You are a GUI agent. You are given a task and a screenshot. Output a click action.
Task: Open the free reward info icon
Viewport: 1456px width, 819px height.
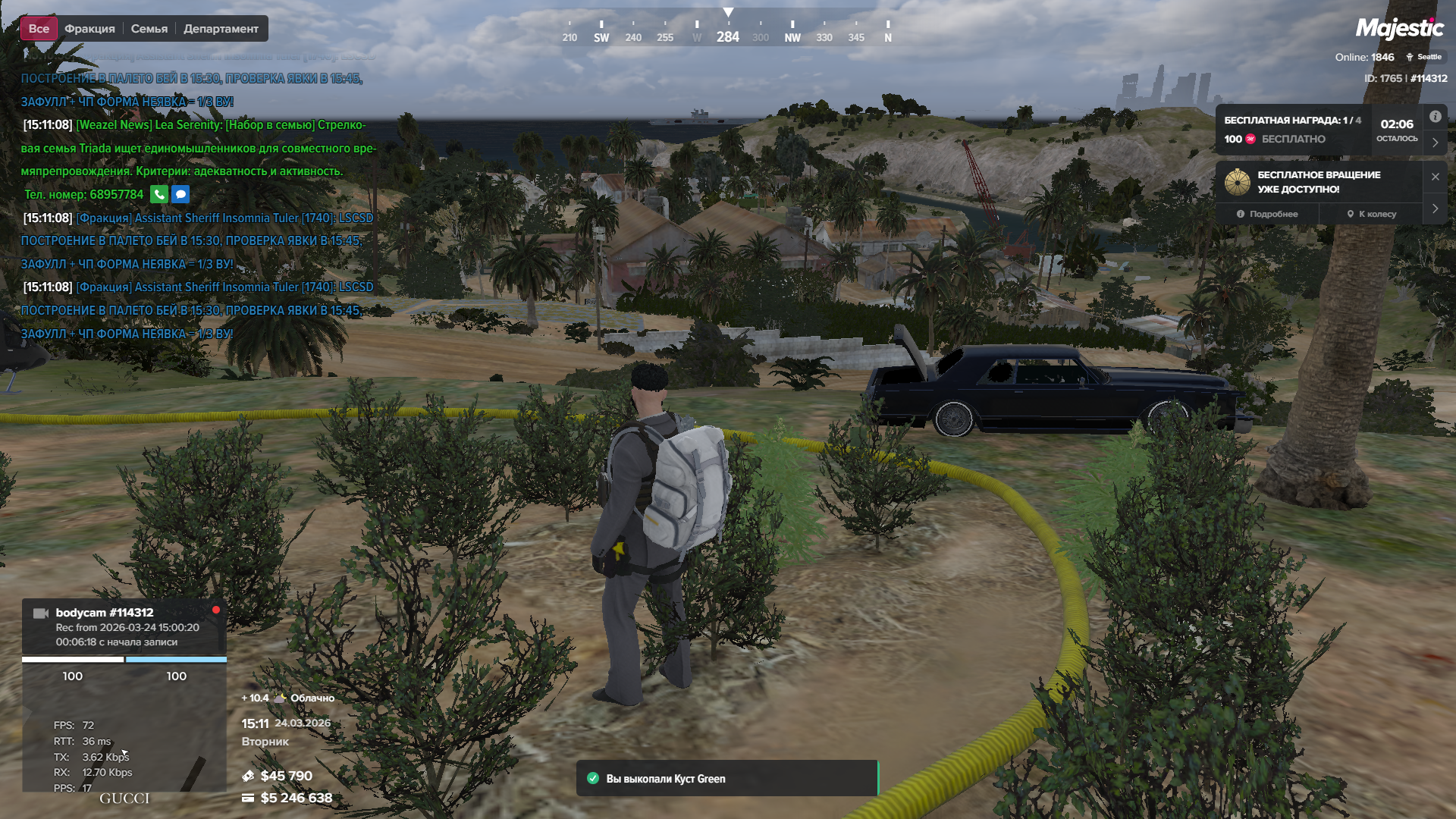1435,117
